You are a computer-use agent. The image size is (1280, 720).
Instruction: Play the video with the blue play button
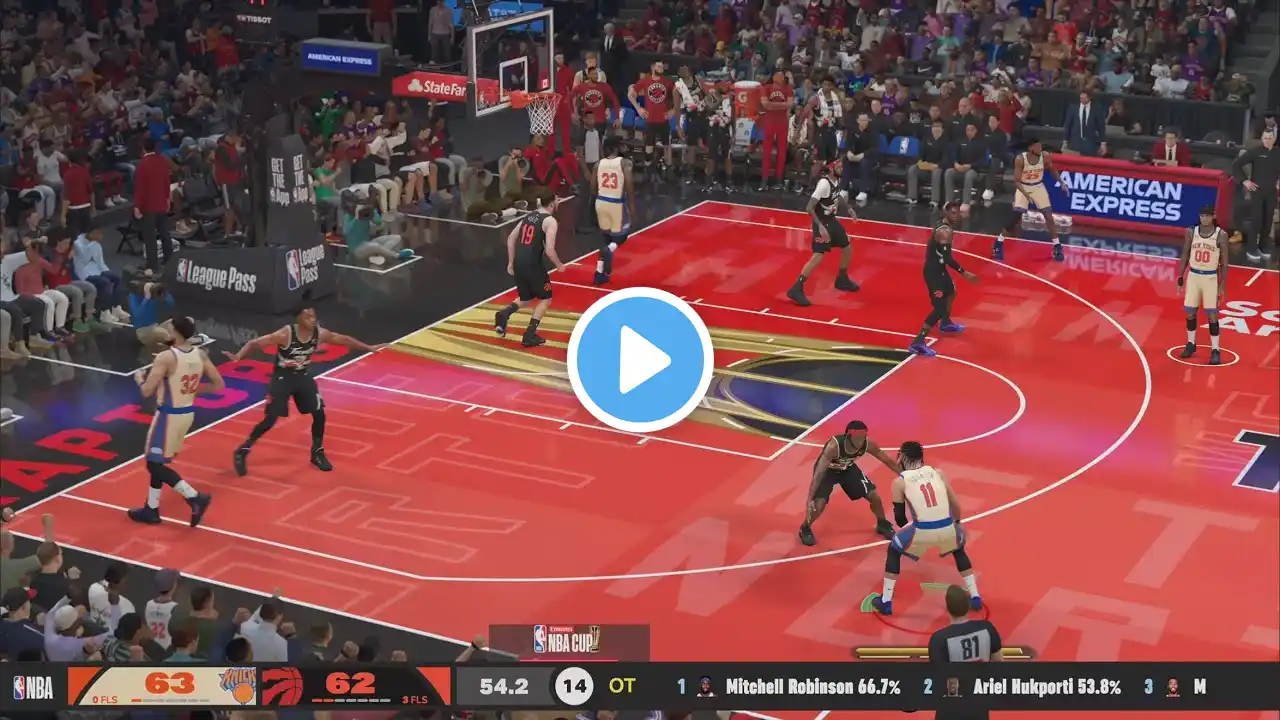coord(640,360)
